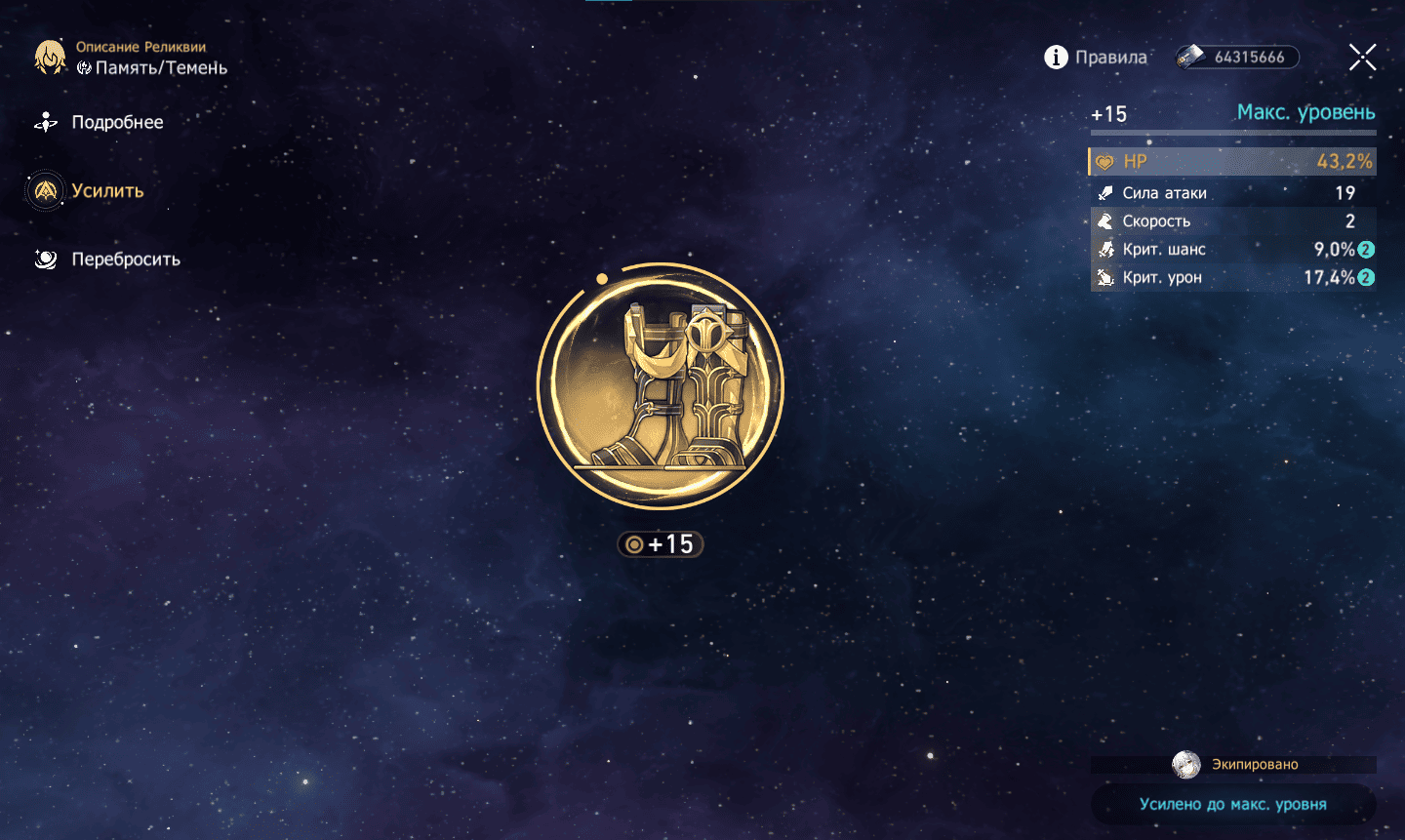1405x840 pixels.
Task: Switch to the Усилить enhance tab
Action: (106, 191)
